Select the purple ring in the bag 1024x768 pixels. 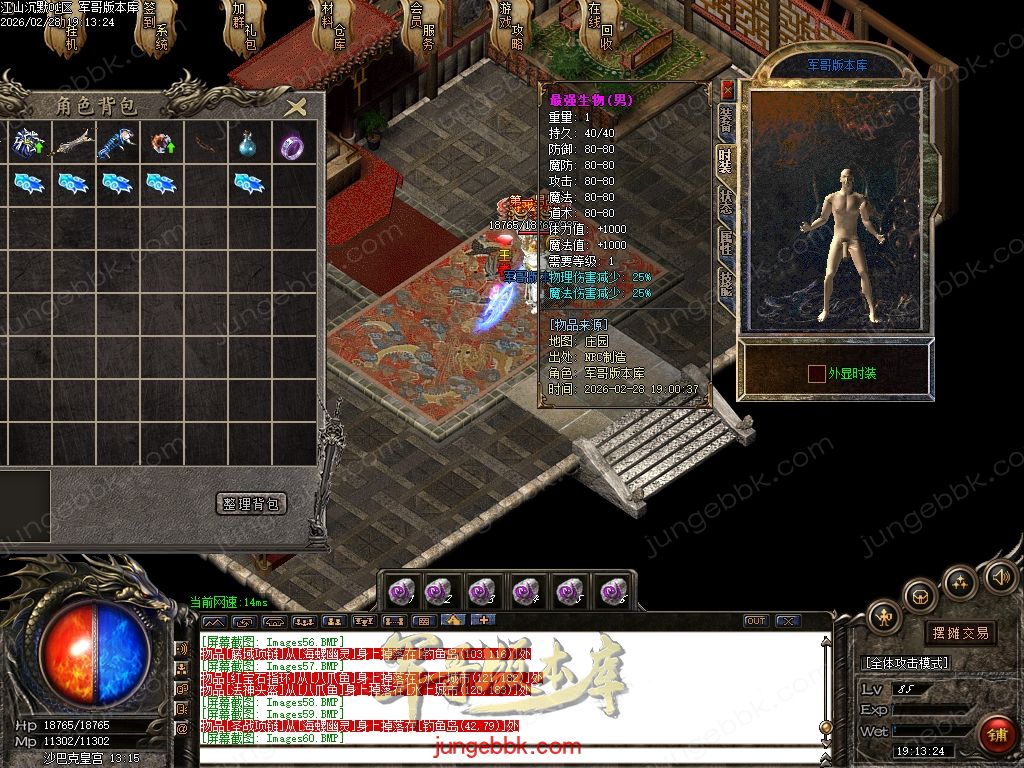290,145
